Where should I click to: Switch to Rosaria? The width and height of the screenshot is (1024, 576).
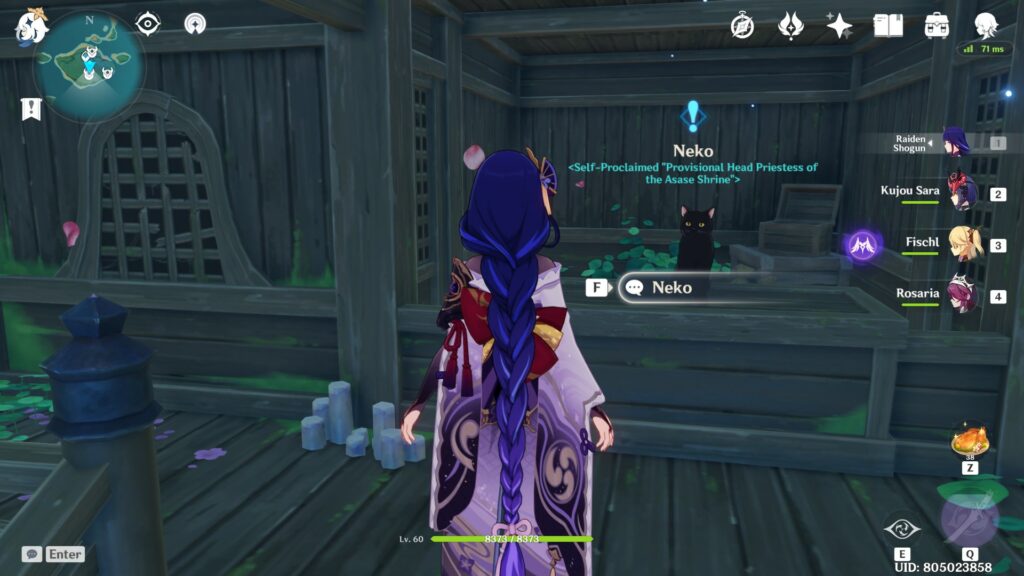pos(962,296)
